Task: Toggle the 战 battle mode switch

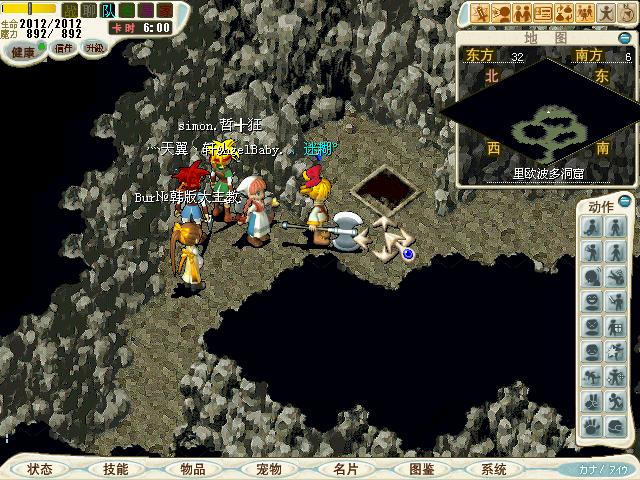Action: point(70,10)
